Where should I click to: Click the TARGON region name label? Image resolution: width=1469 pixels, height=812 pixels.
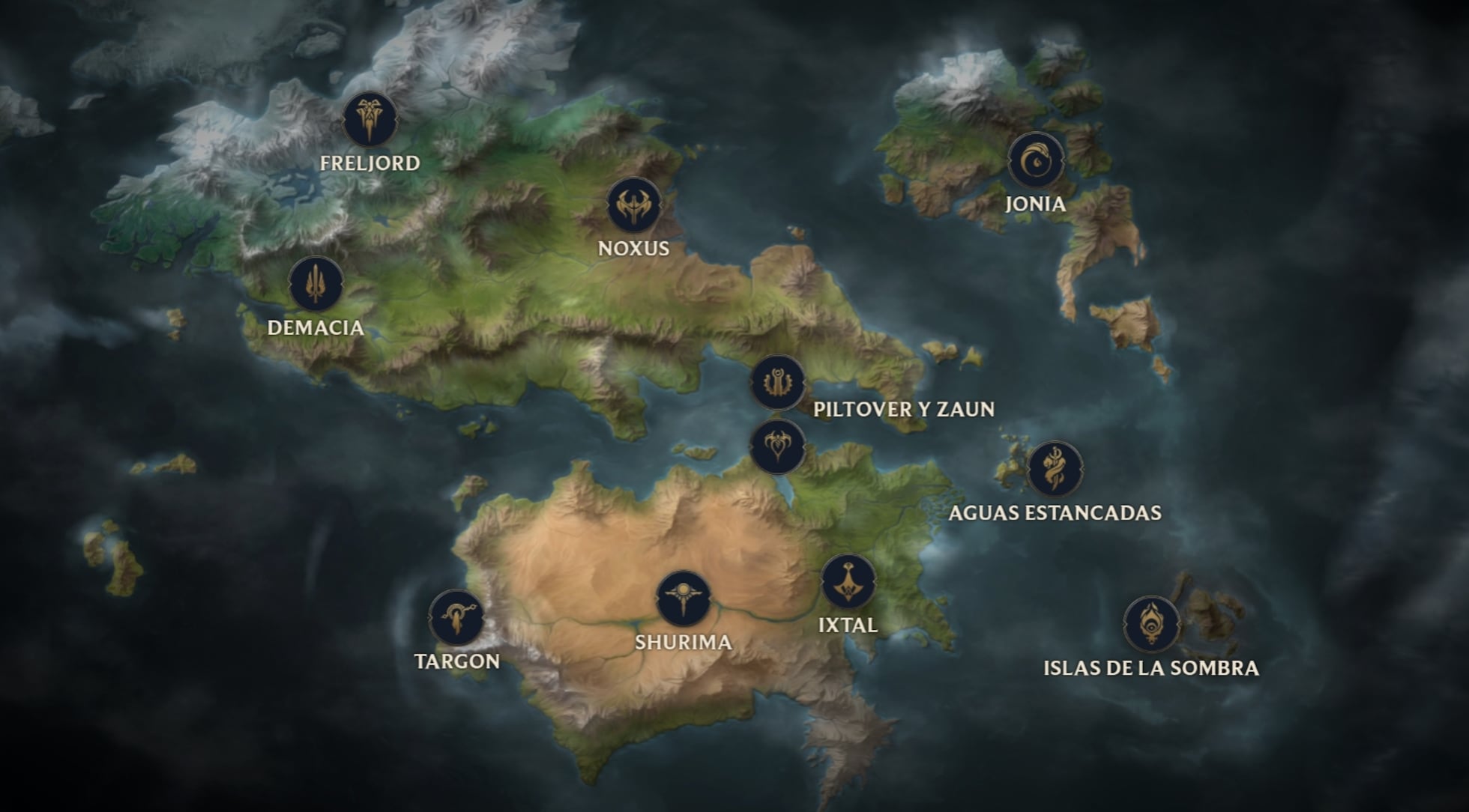coord(457,662)
